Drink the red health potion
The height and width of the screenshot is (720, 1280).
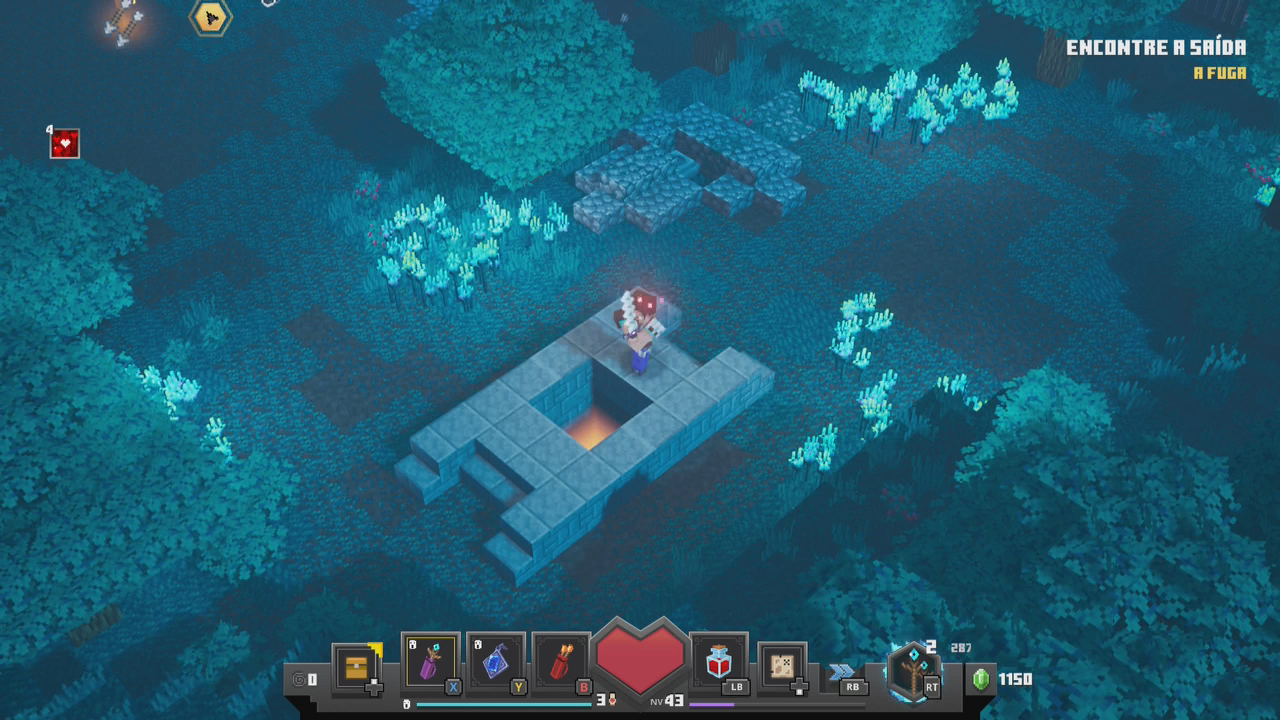click(719, 662)
